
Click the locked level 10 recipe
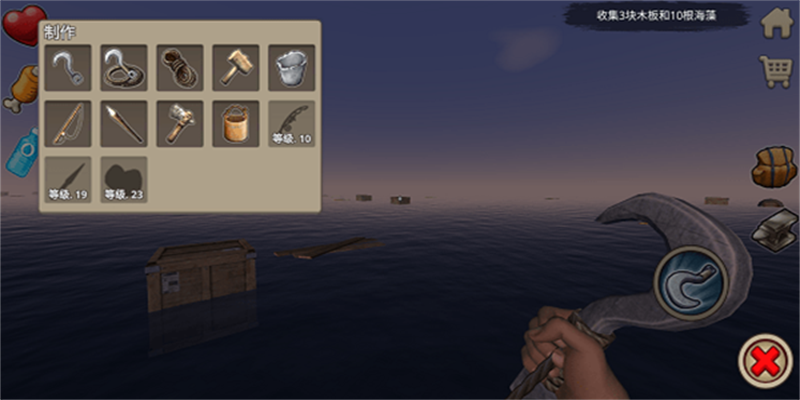click(x=292, y=124)
